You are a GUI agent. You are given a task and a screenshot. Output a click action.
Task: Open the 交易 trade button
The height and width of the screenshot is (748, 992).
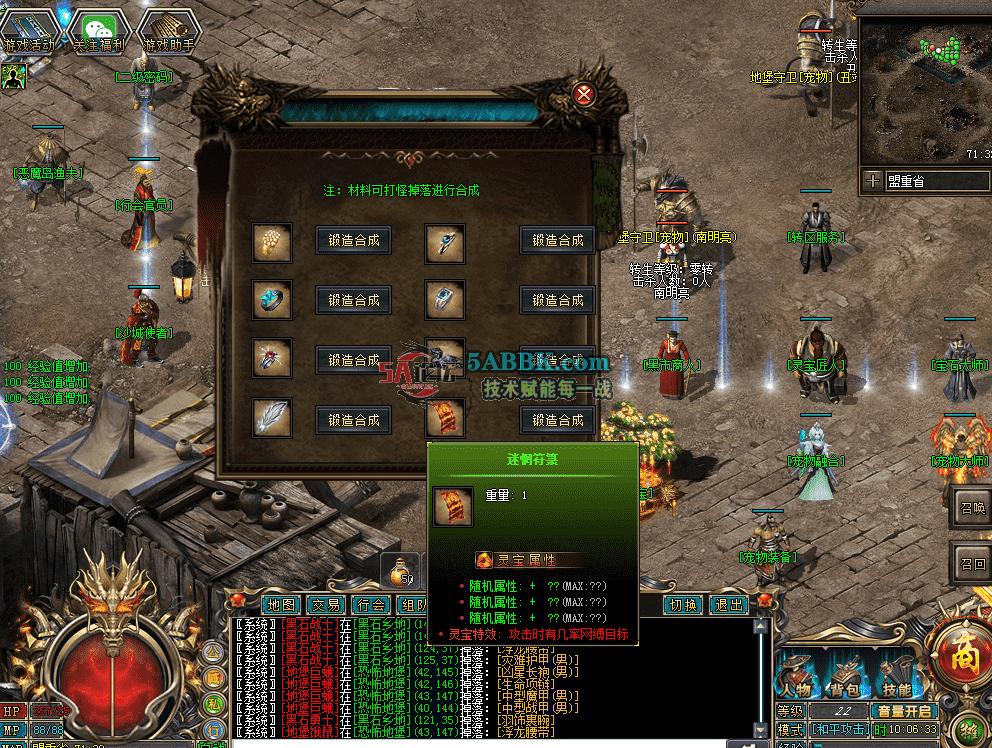pos(326,605)
